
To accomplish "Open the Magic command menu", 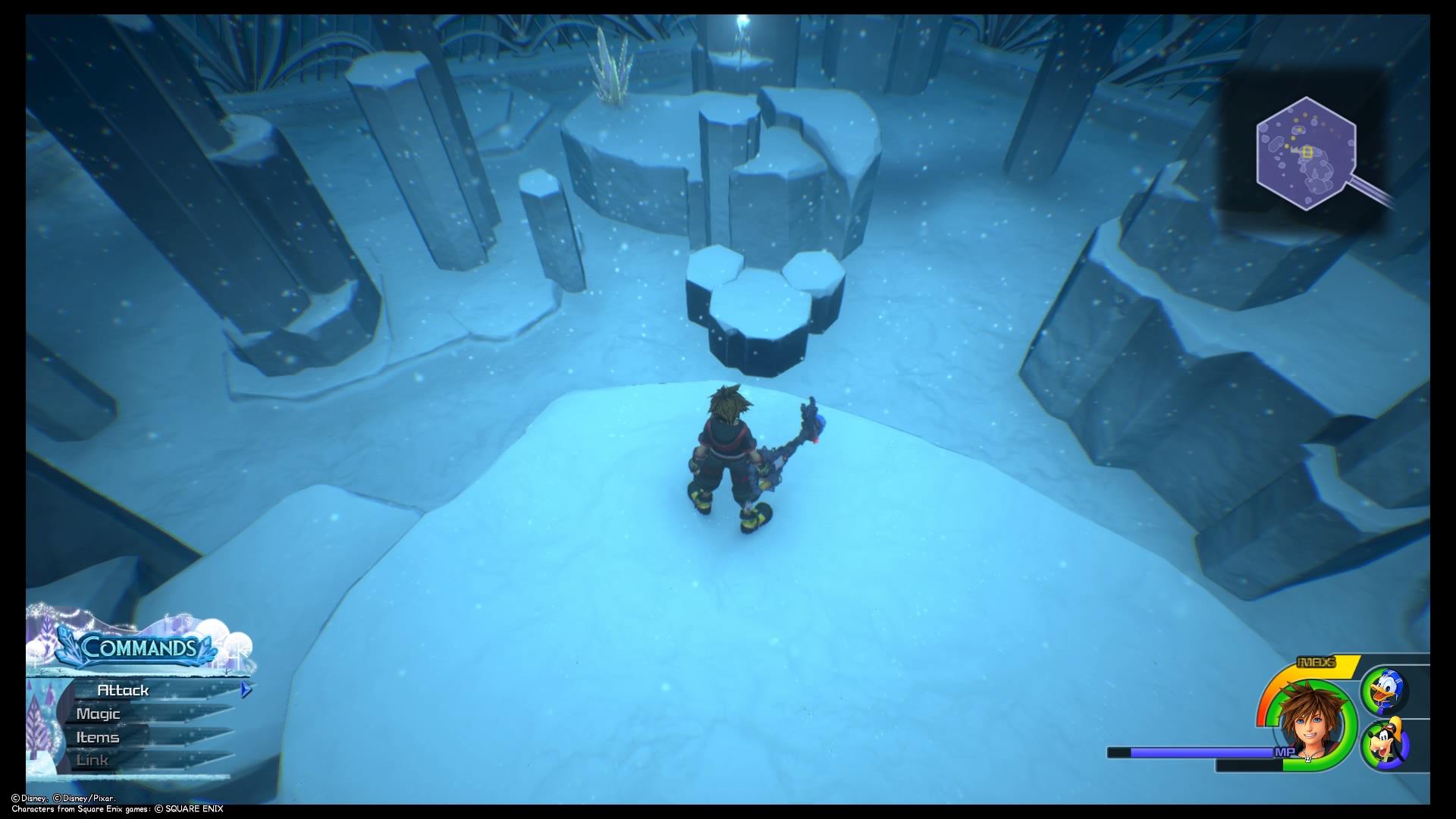I will [x=97, y=714].
